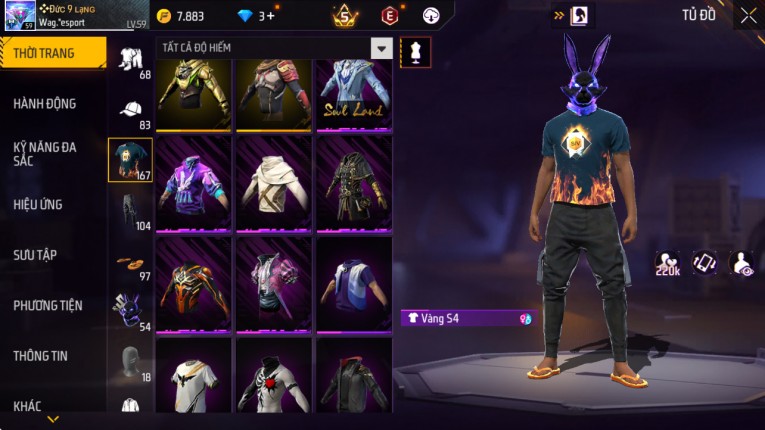Go to Sưu Tập section
The image size is (765, 430).
(35, 255)
